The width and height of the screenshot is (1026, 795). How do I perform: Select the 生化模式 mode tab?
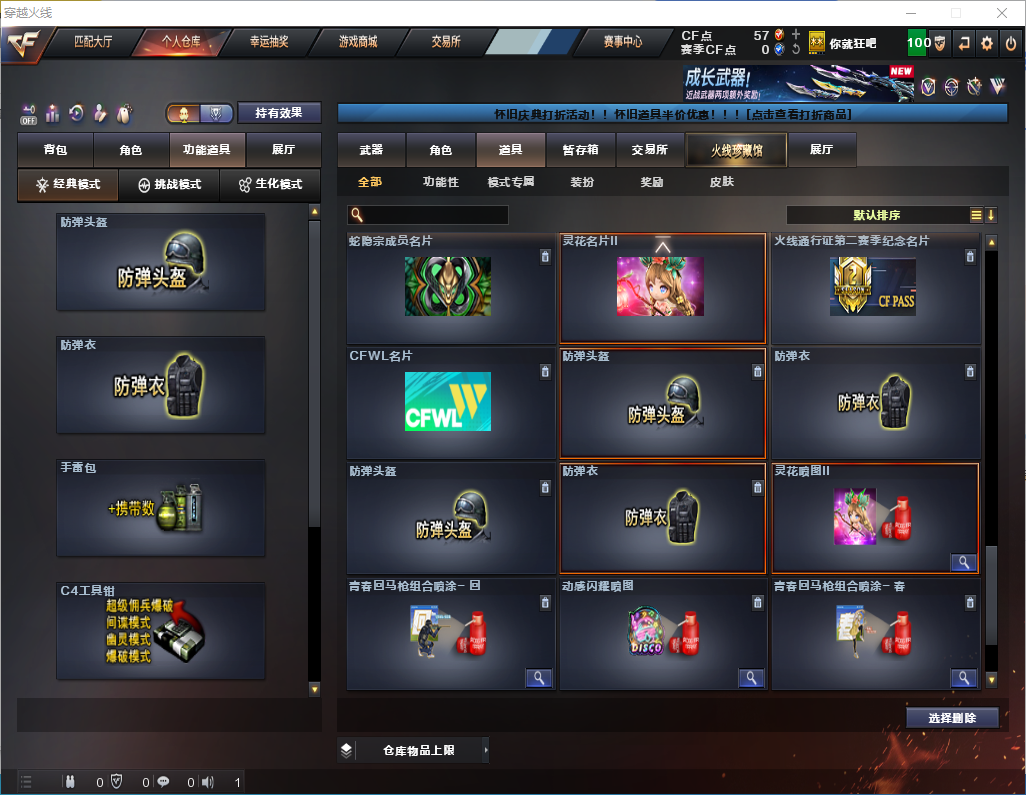(x=270, y=185)
